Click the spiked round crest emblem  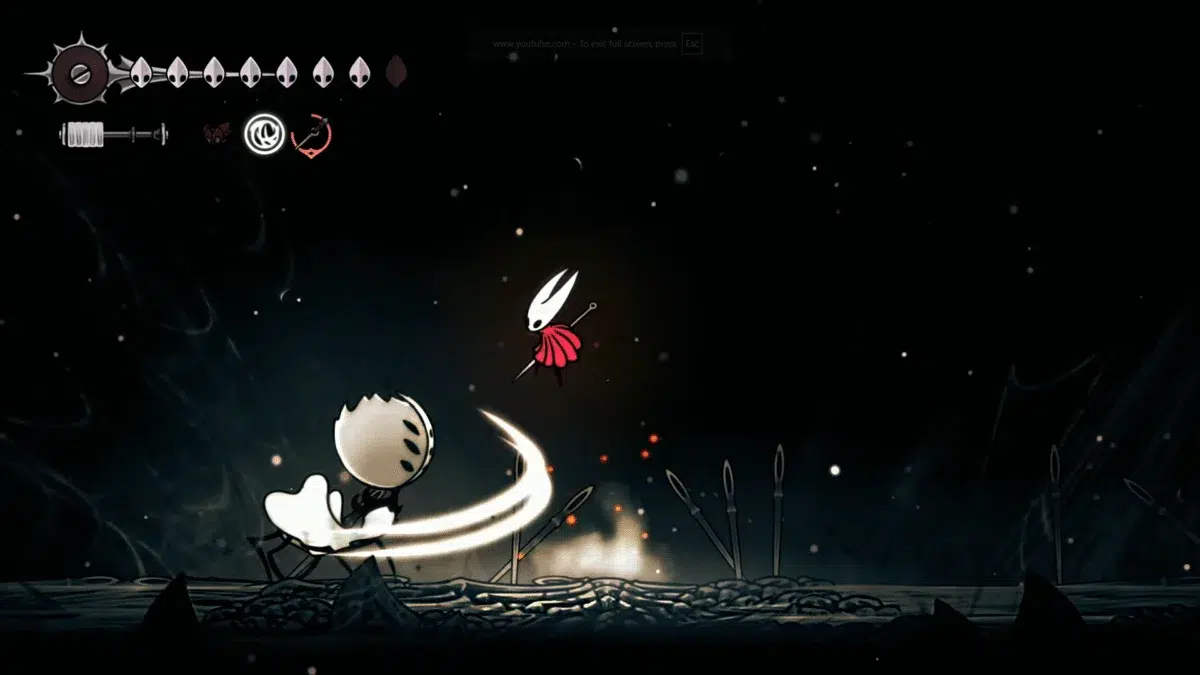(x=76, y=72)
